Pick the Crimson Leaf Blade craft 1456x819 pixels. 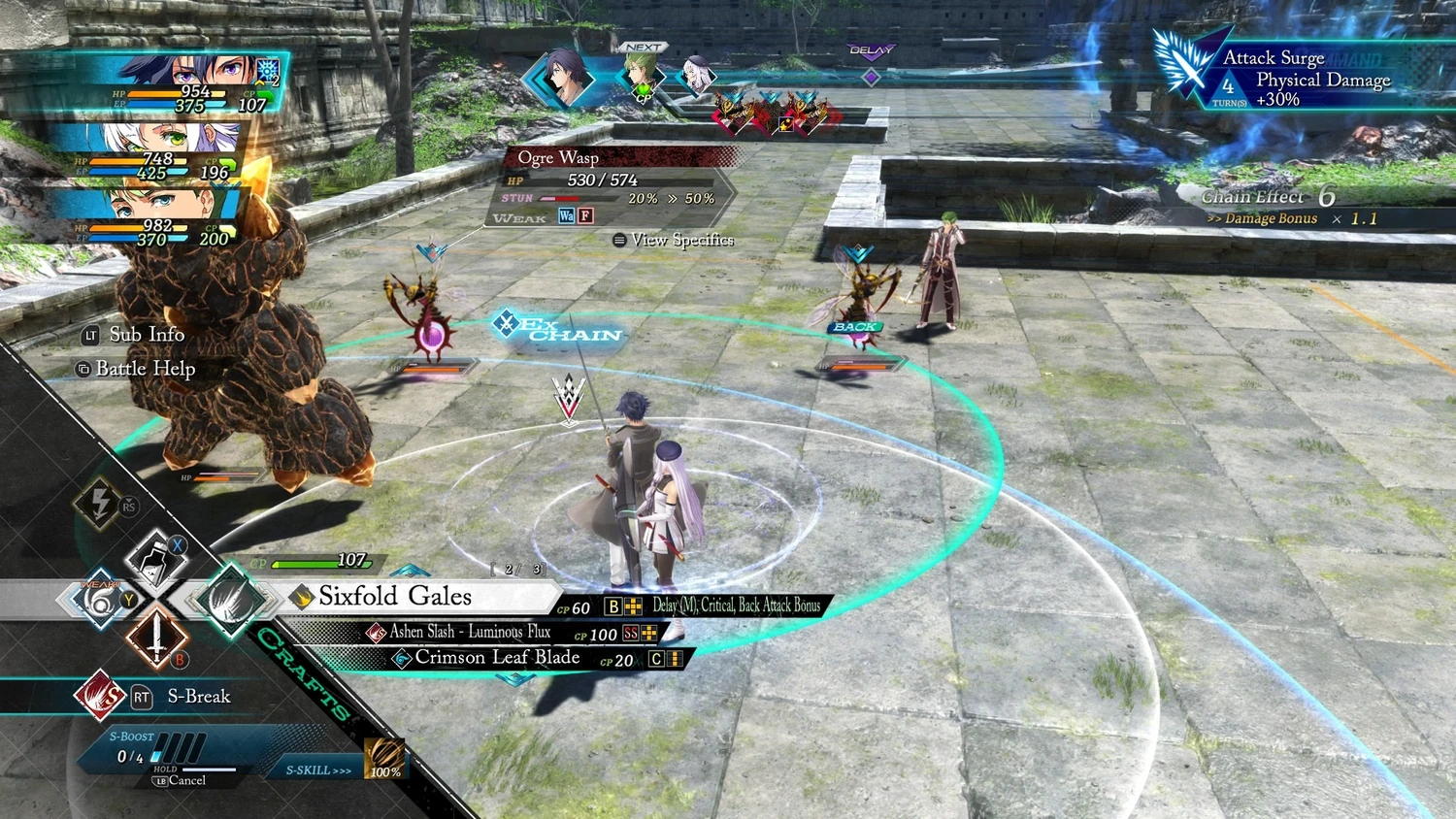pos(497,658)
